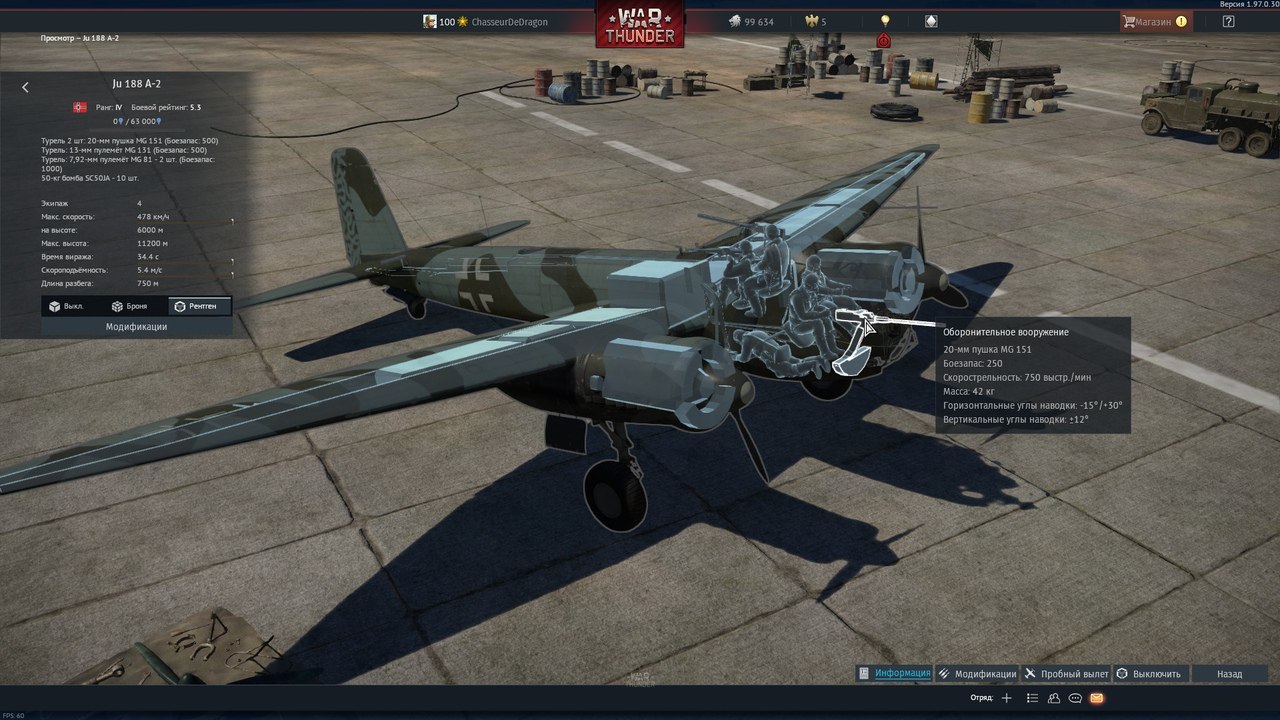Viewport: 1280px width, 720px height.
Task: Open the Информация tab in bottom bar
Action: click(895, 674)
